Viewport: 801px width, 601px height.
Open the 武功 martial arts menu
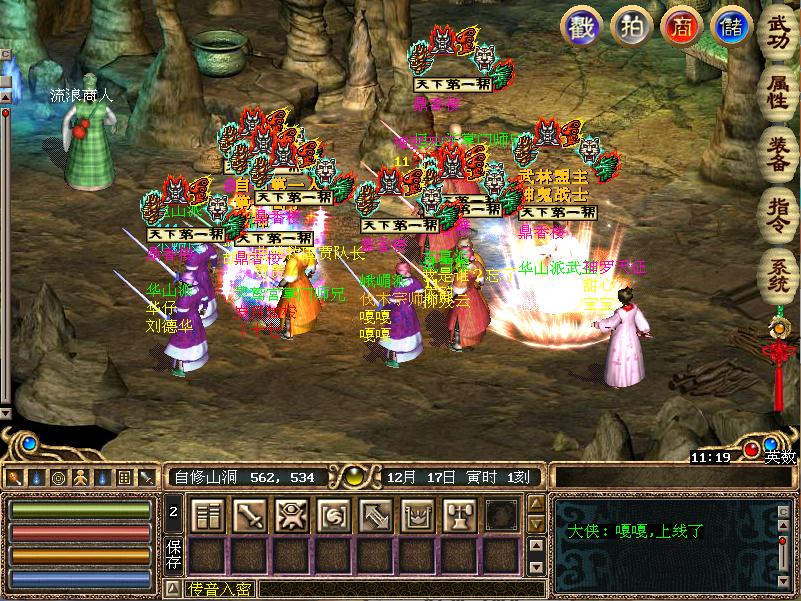tap(777, 32)
